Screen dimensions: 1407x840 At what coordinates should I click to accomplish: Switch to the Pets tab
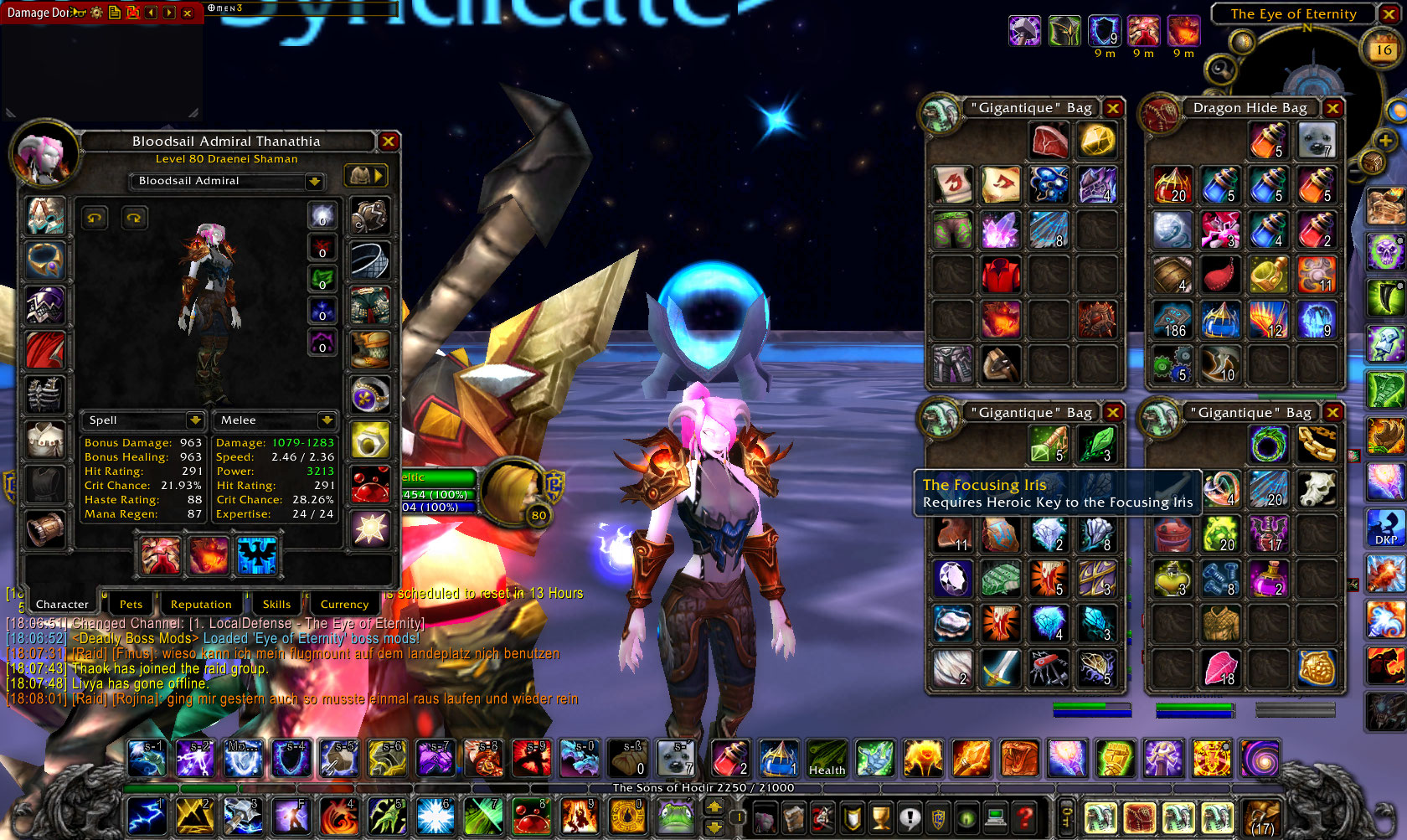point(131,604)
